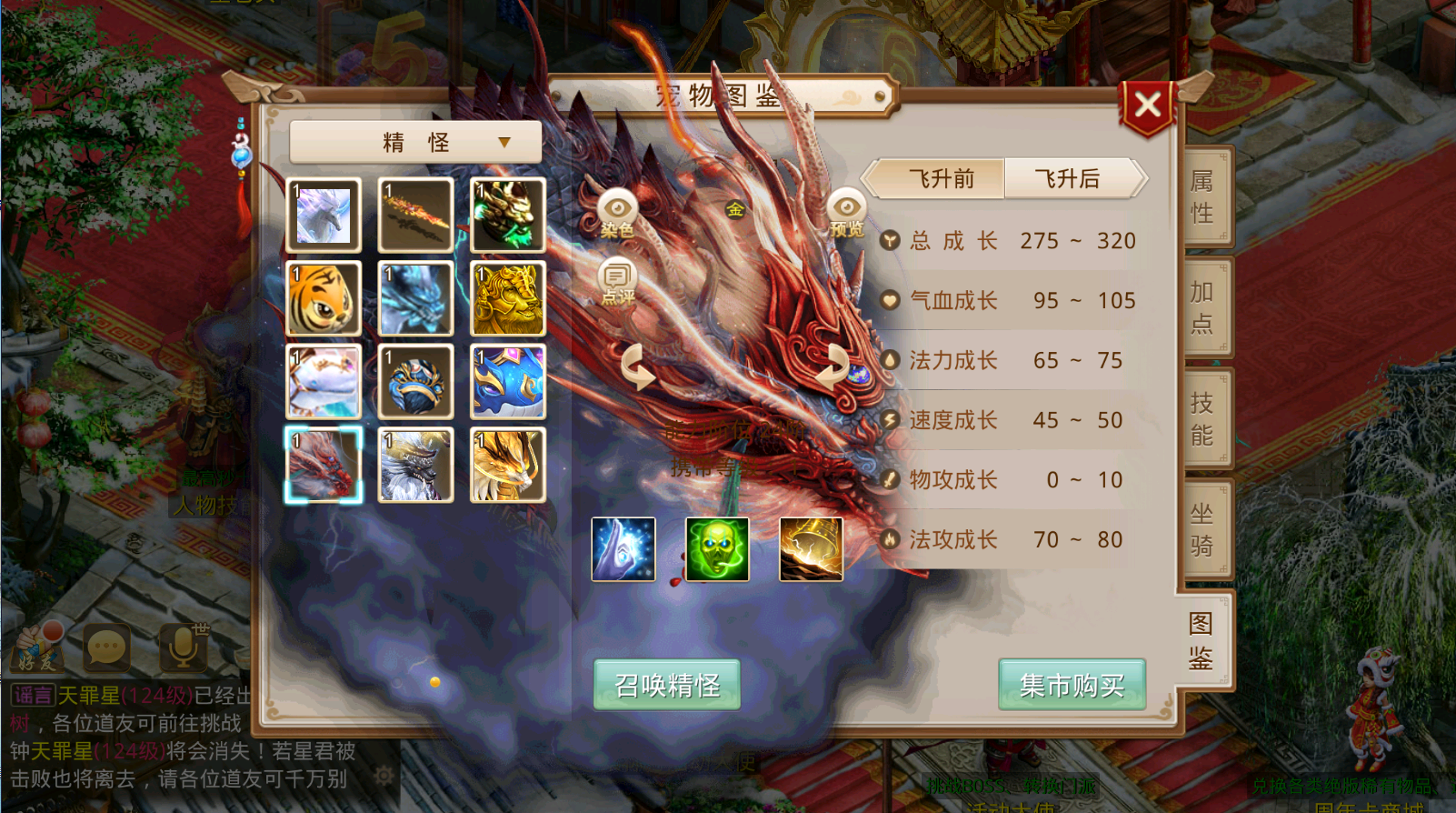Click the green skull skill icon
This screenshot has width=1456, height=813.
pyautogui.click(x=717, y=548)
